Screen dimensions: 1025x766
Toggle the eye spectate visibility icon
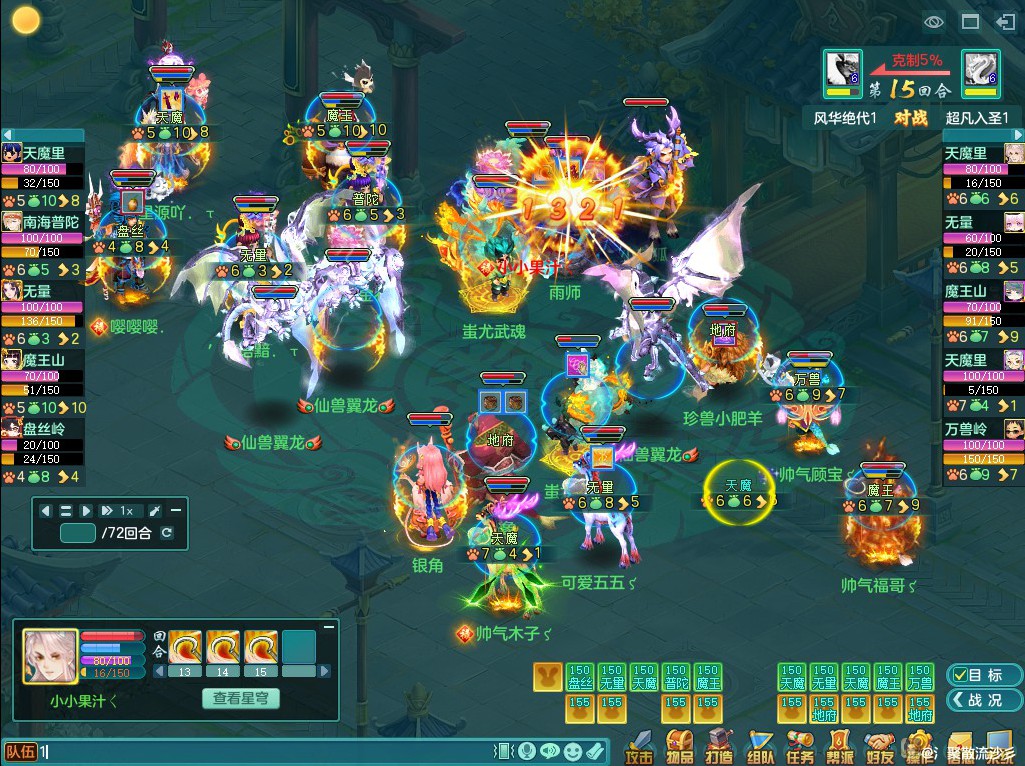pyautogui.click(x=934, y=21)
